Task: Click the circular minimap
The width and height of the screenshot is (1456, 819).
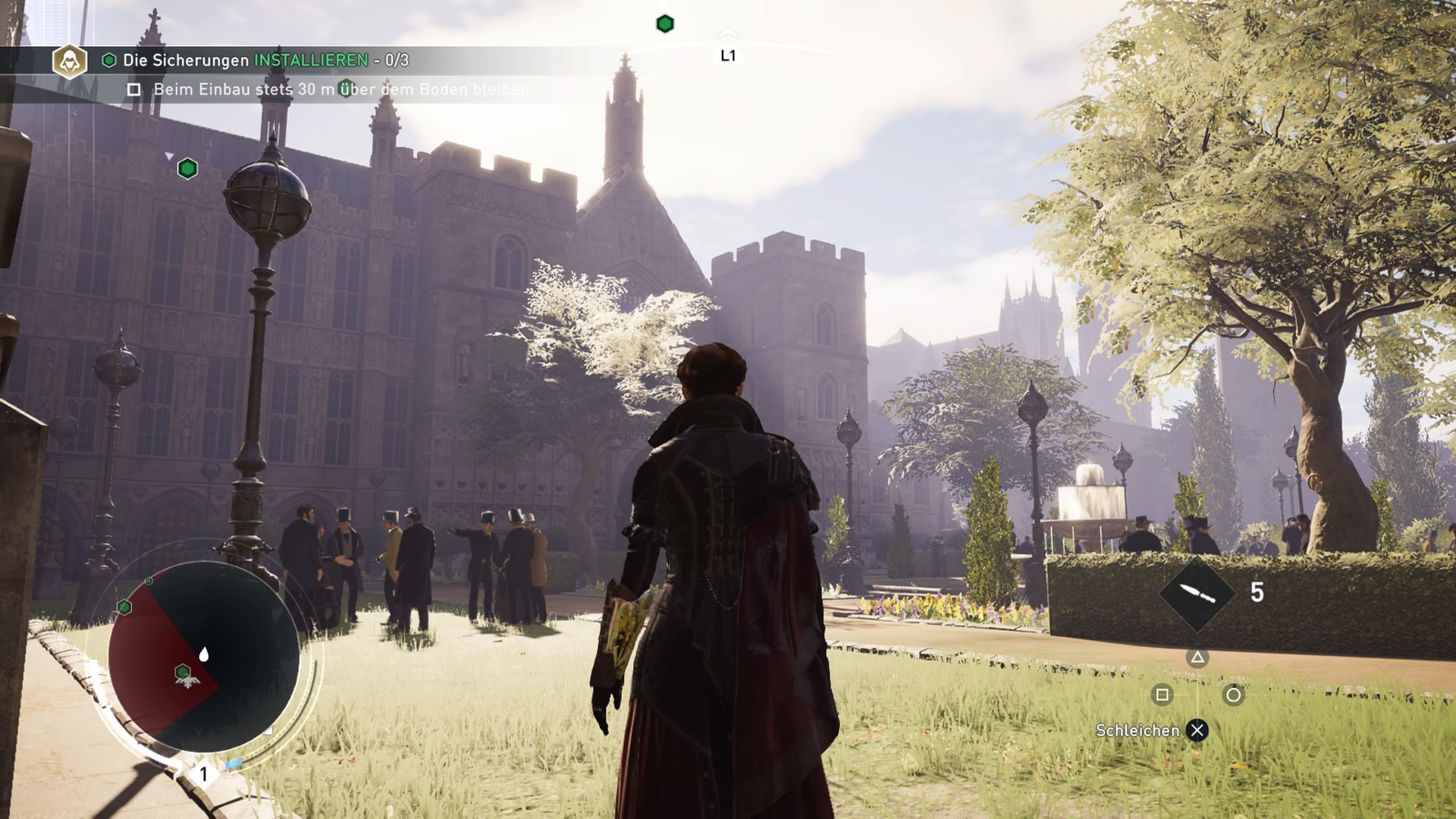Action: pos(203,657)
